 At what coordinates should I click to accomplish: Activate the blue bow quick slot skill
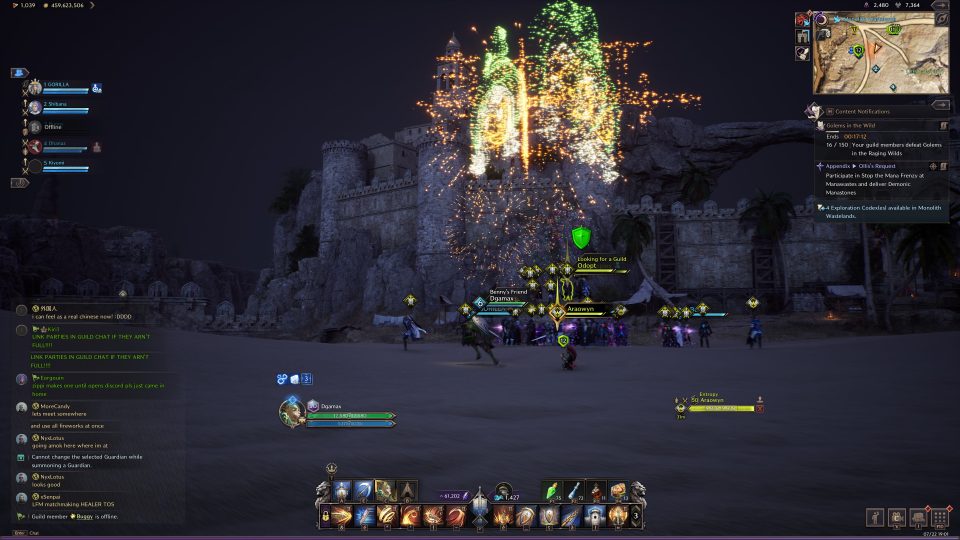tap(362, 491)
